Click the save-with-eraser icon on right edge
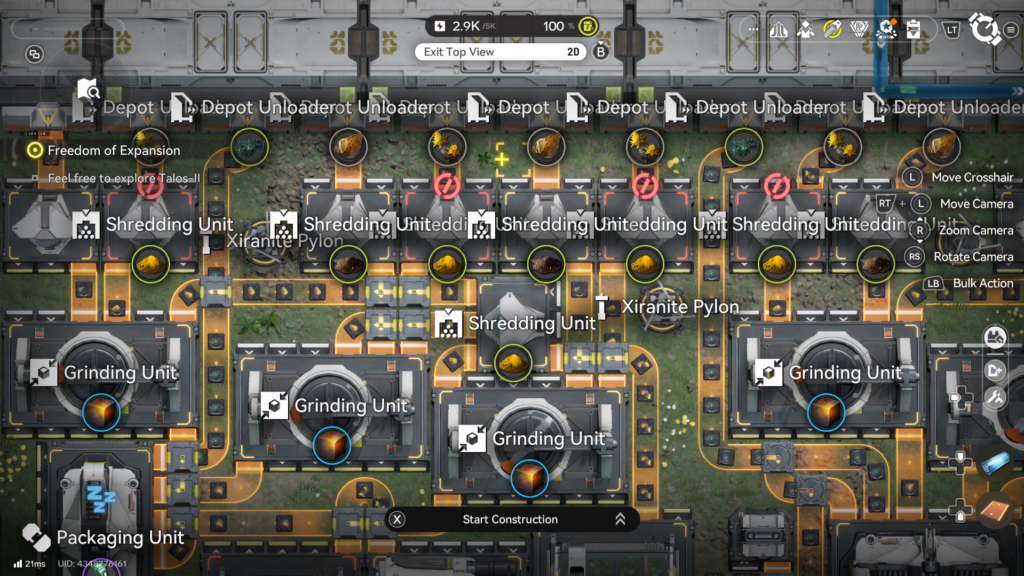This screenshot has width=1024, height=576. 994,338
